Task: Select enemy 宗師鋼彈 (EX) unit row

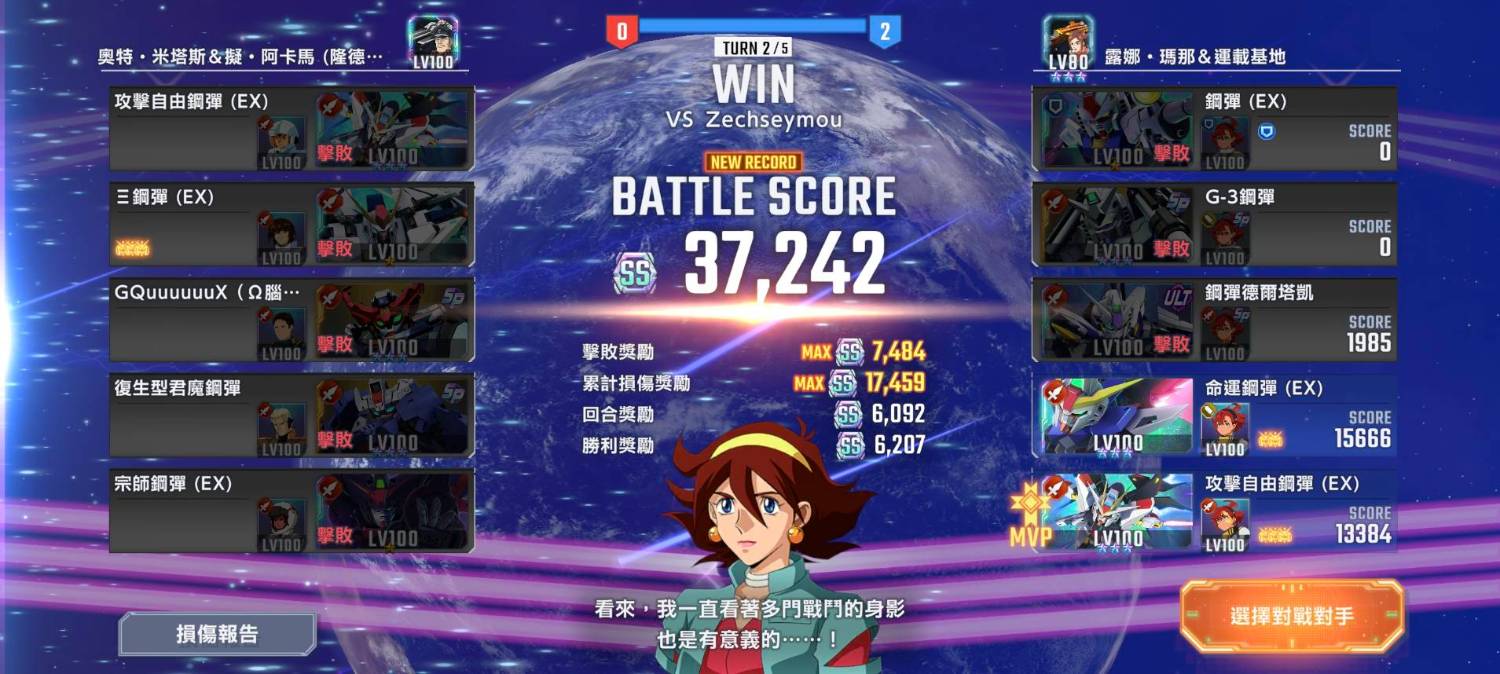Action: click(291, 511)
